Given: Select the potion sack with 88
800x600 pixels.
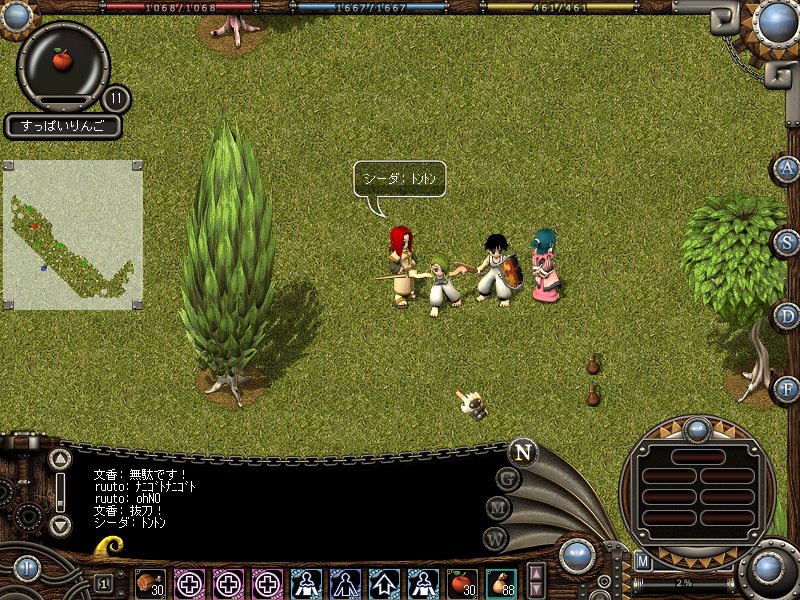Looking at the screenshot, I should pos(501,582).
